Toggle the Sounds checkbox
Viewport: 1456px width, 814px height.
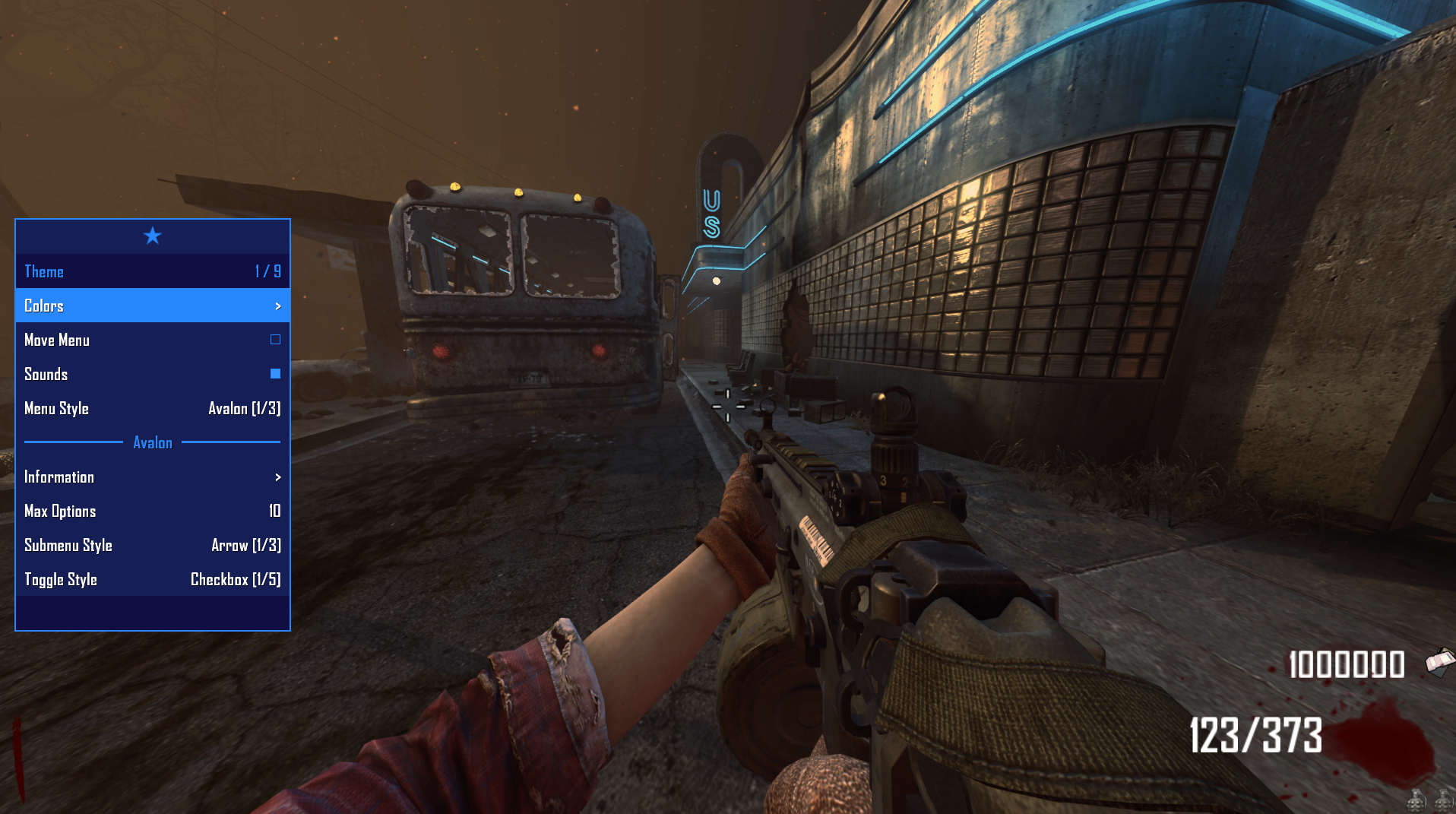pos(275,374)
